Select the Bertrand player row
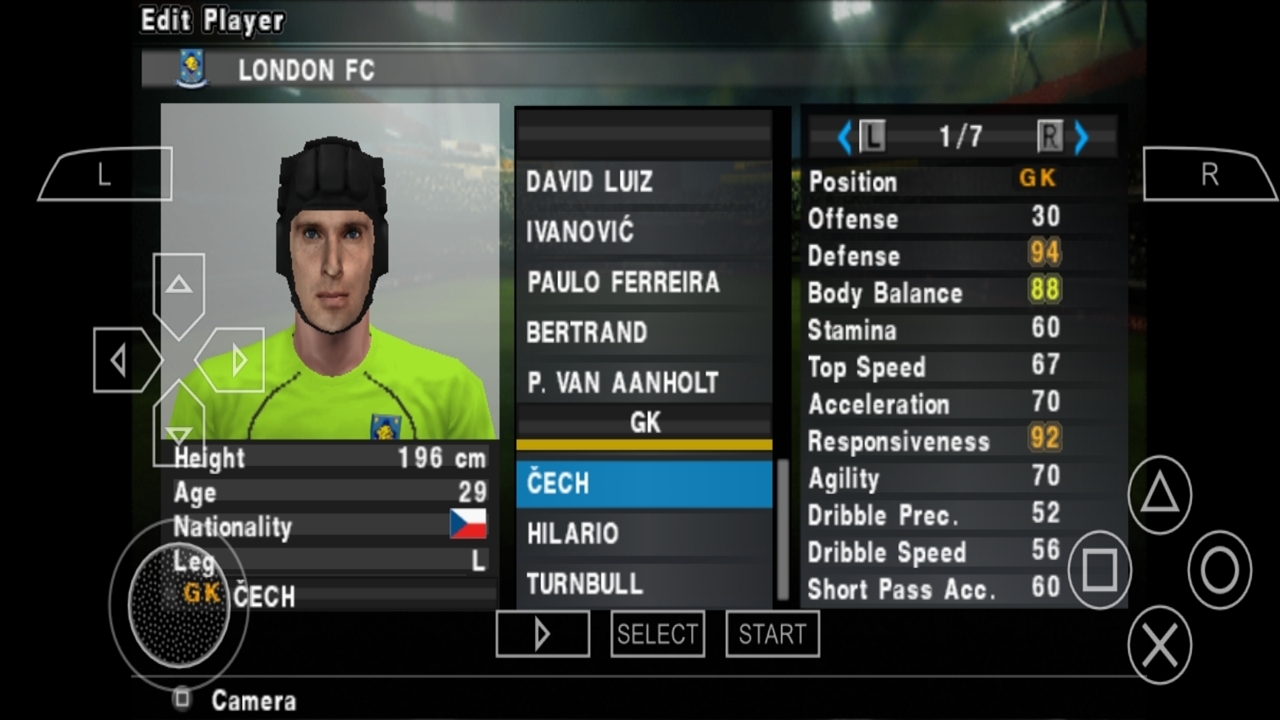The height and width of the screenshot is (720, 1280). tap(643, 332)
